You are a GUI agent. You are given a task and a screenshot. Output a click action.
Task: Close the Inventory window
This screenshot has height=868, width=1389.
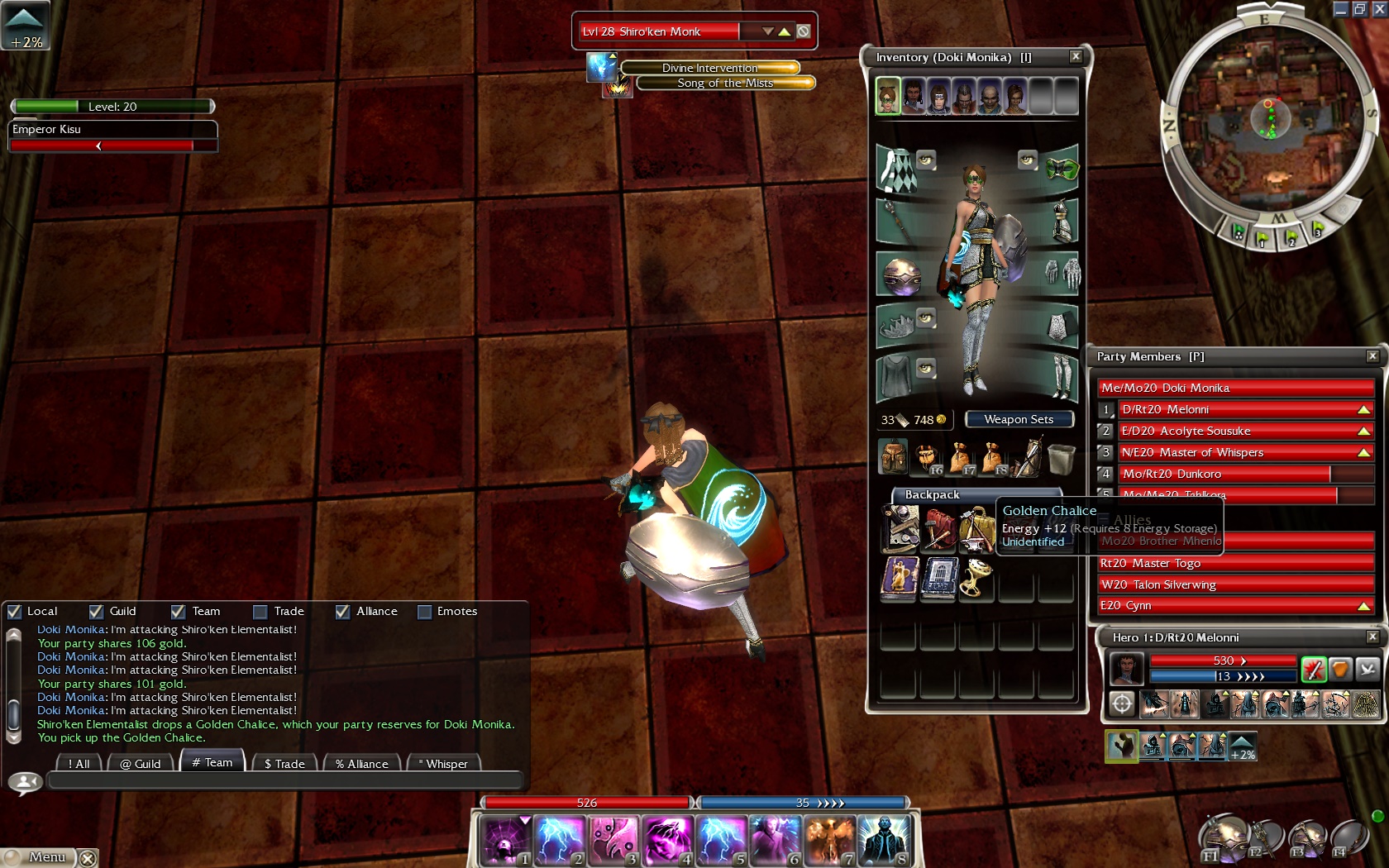click(1075, 57)
